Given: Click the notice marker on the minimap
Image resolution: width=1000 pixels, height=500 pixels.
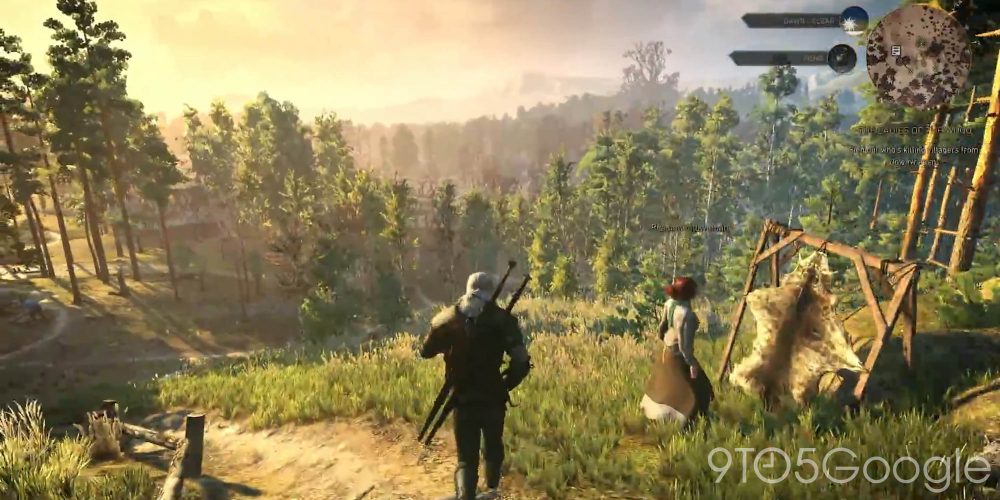Looking at the screenshot, I should (896, 50).
